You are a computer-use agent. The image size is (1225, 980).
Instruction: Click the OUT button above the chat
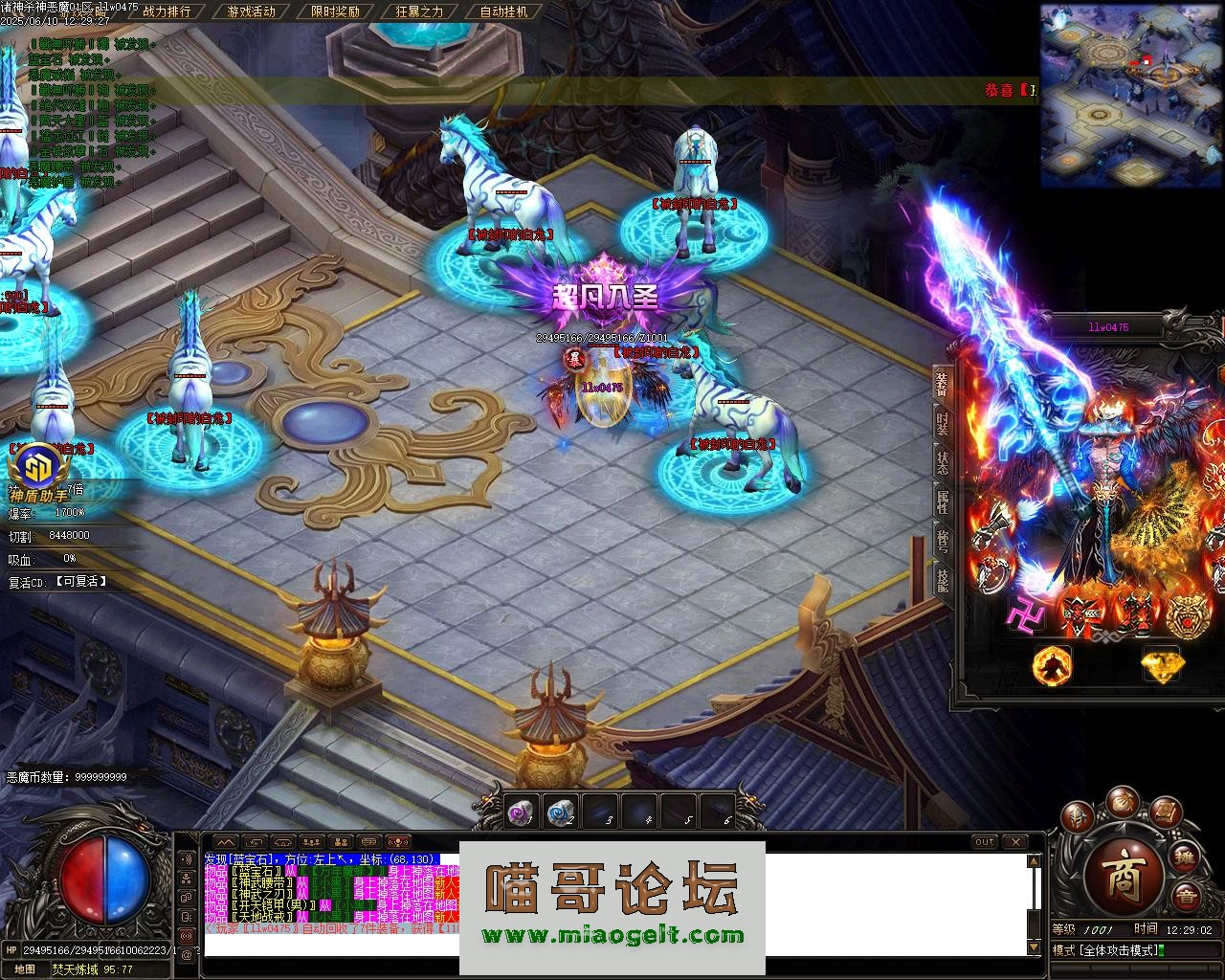984,842
